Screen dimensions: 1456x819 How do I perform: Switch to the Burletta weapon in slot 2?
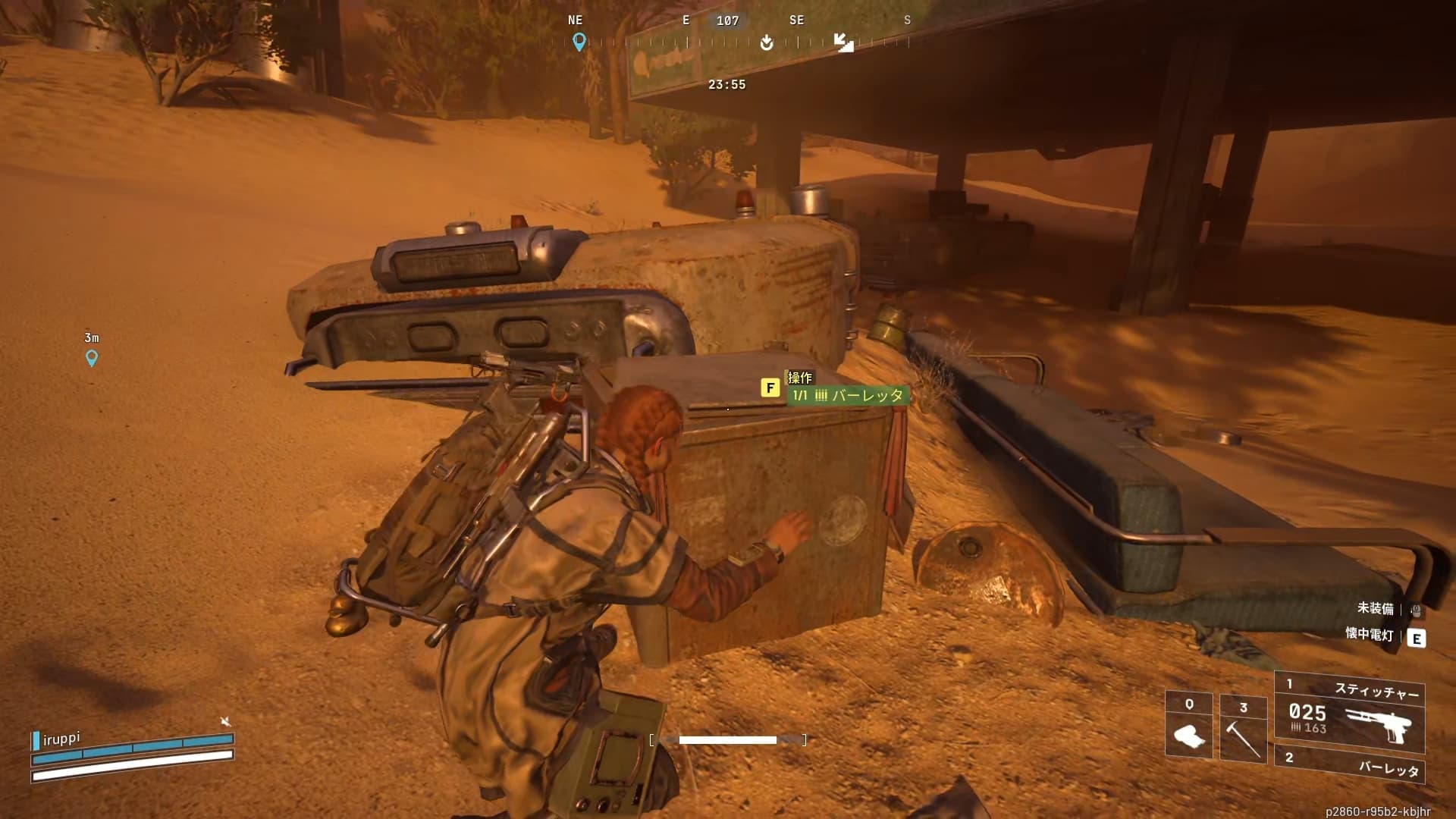pyautogui.click(x=1350, y=764)
